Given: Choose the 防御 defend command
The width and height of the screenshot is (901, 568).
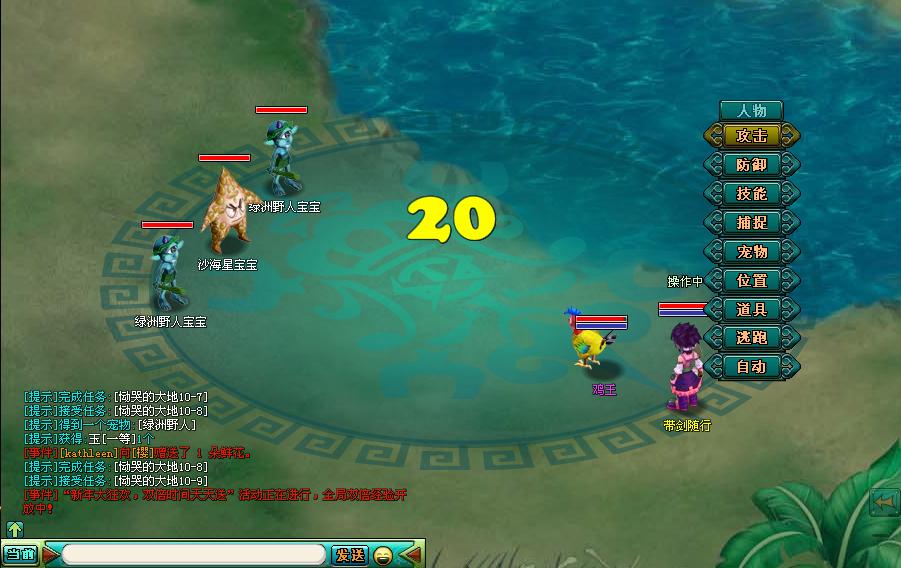Looking at the screenshot, I should click(752, 165).
